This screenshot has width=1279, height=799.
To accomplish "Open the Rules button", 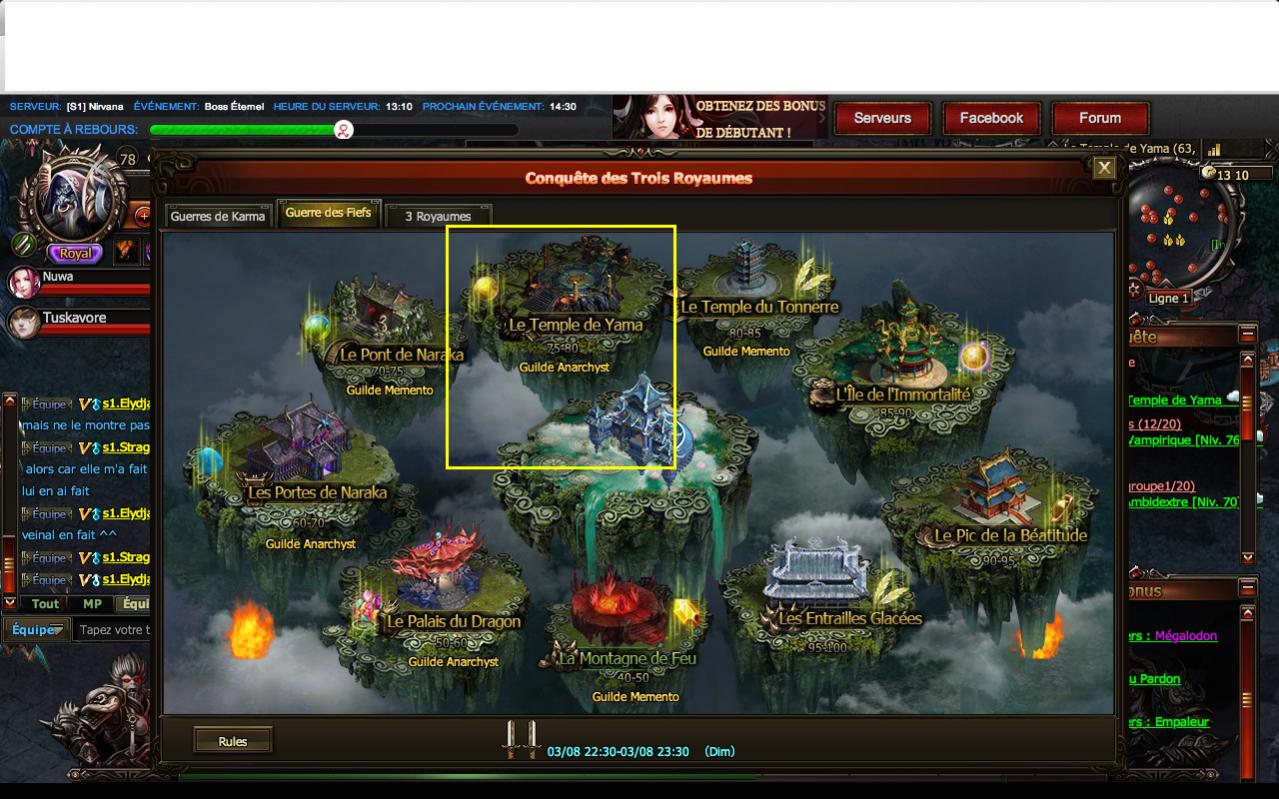I will [x=232, y=741].
